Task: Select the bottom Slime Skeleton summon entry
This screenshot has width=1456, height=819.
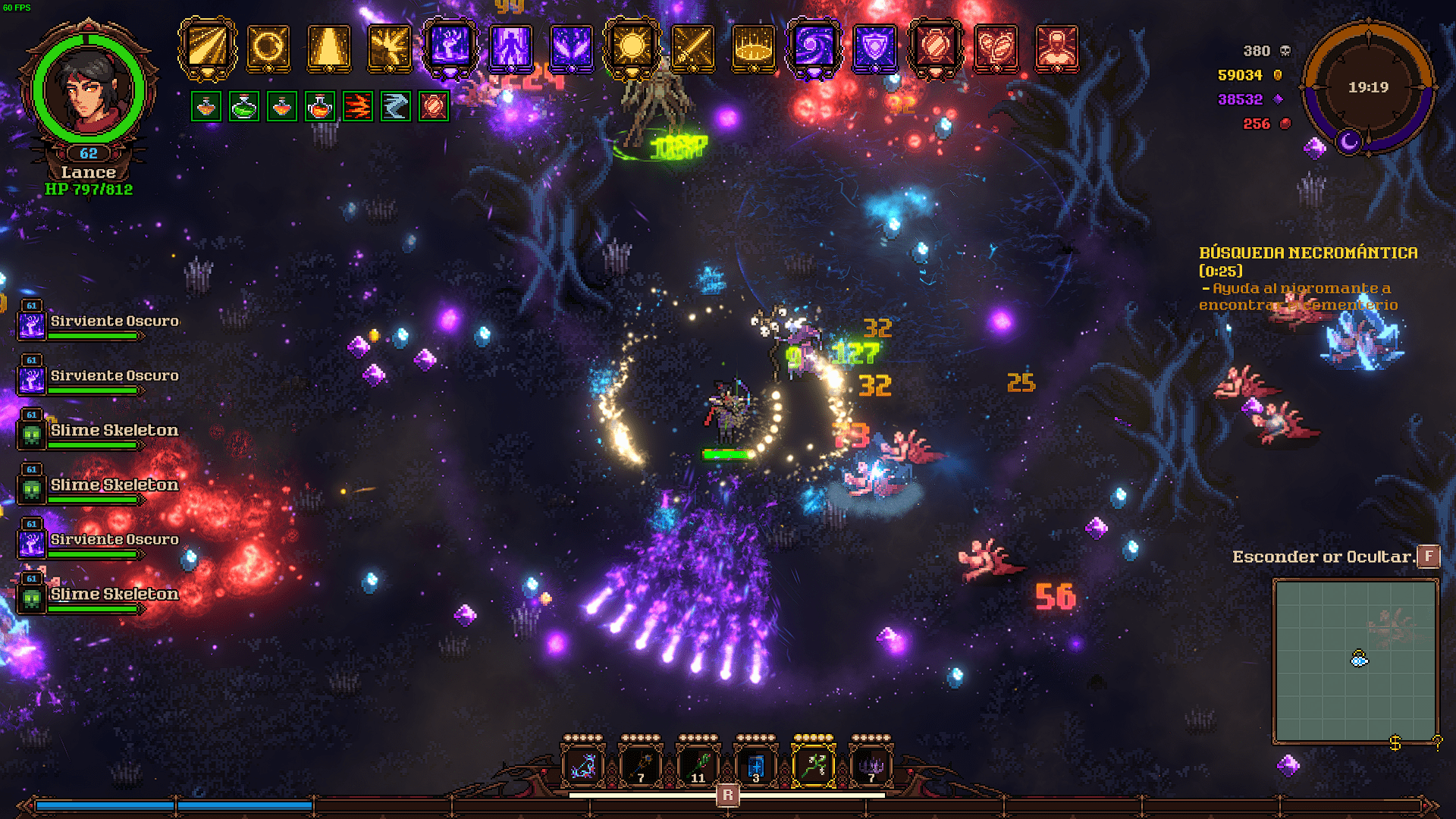Action: pos(97,596)
